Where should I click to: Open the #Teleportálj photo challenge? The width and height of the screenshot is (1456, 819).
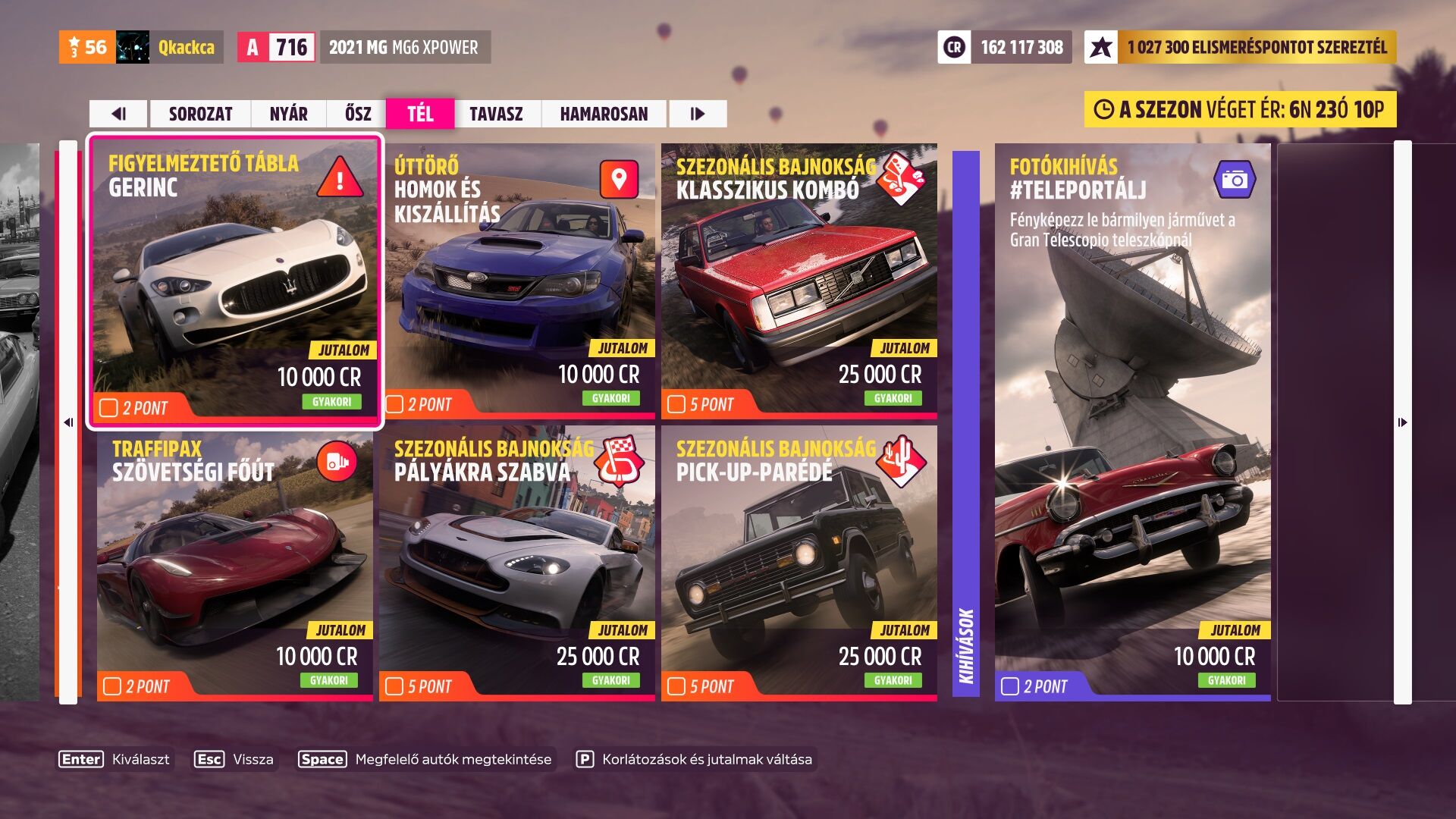coord(1133,422)
